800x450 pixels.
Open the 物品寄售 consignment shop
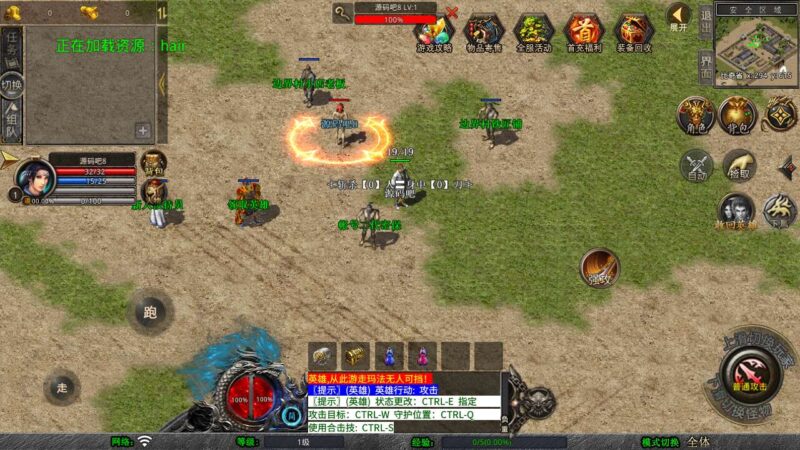pos(483,31)
